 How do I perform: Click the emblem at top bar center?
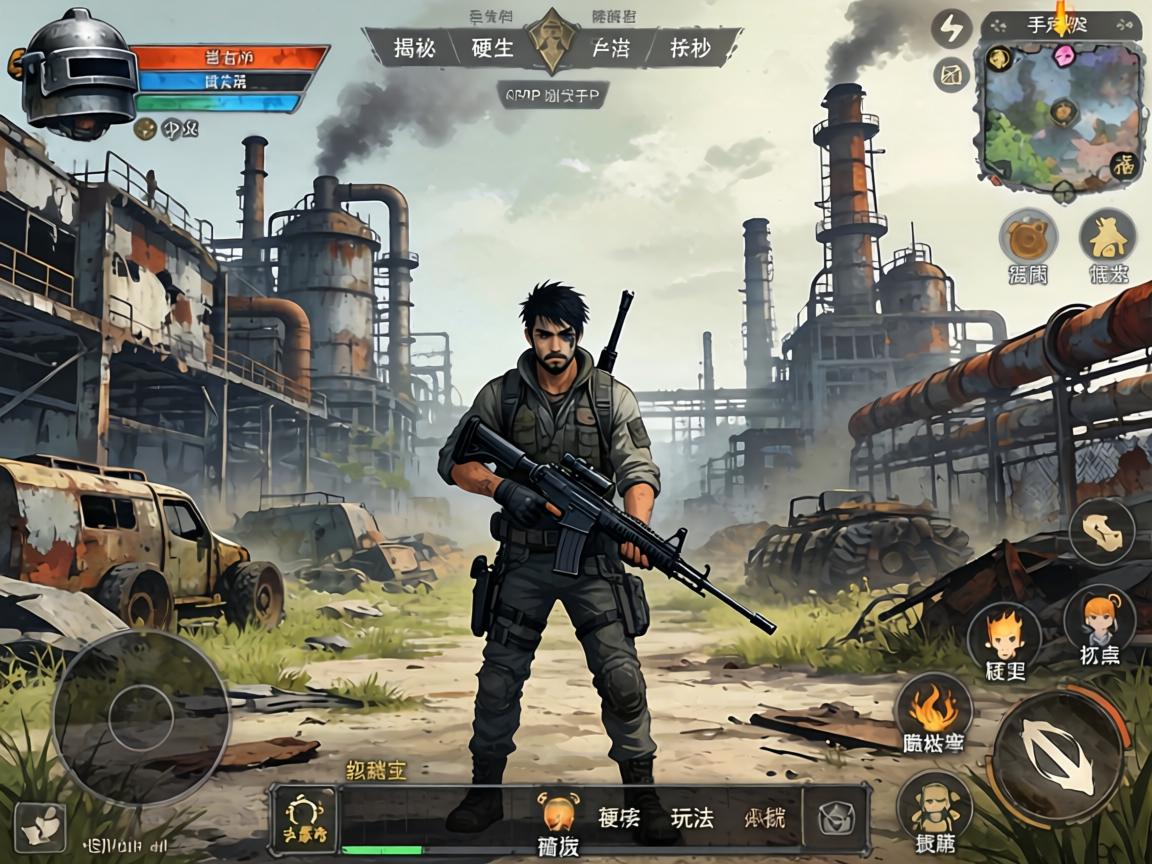point(551,43)
